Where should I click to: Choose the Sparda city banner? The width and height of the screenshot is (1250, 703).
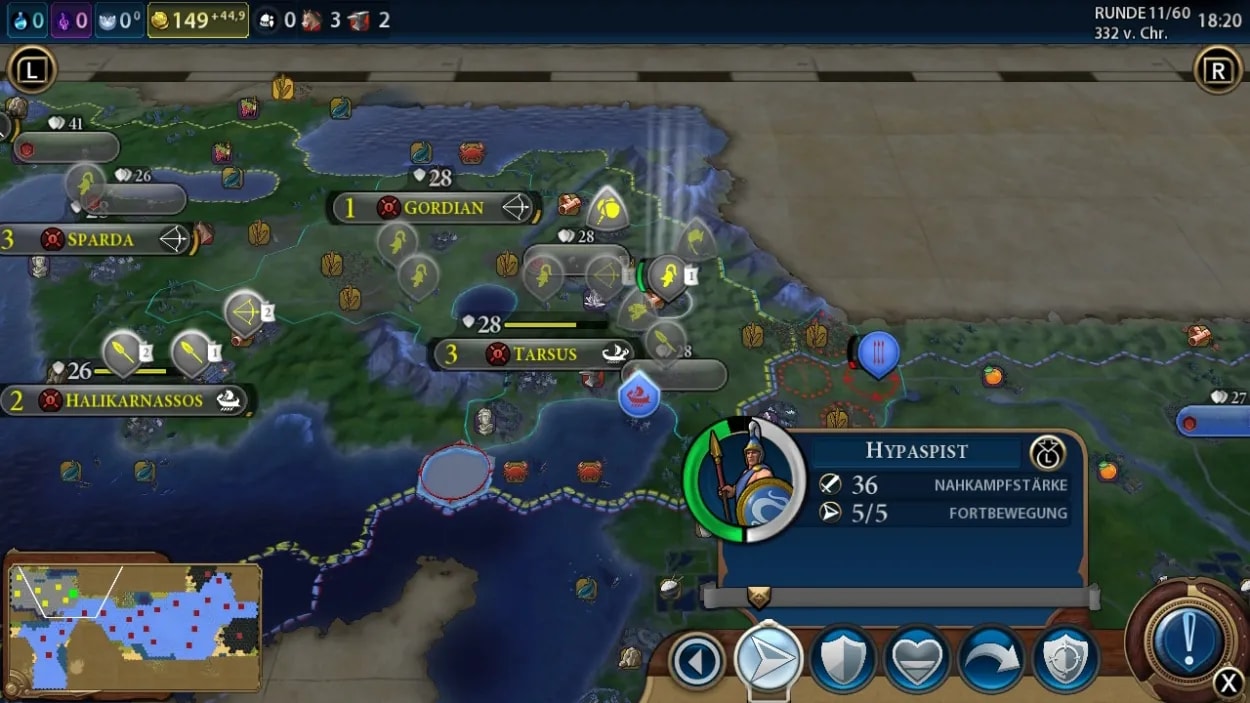[100, 240]
